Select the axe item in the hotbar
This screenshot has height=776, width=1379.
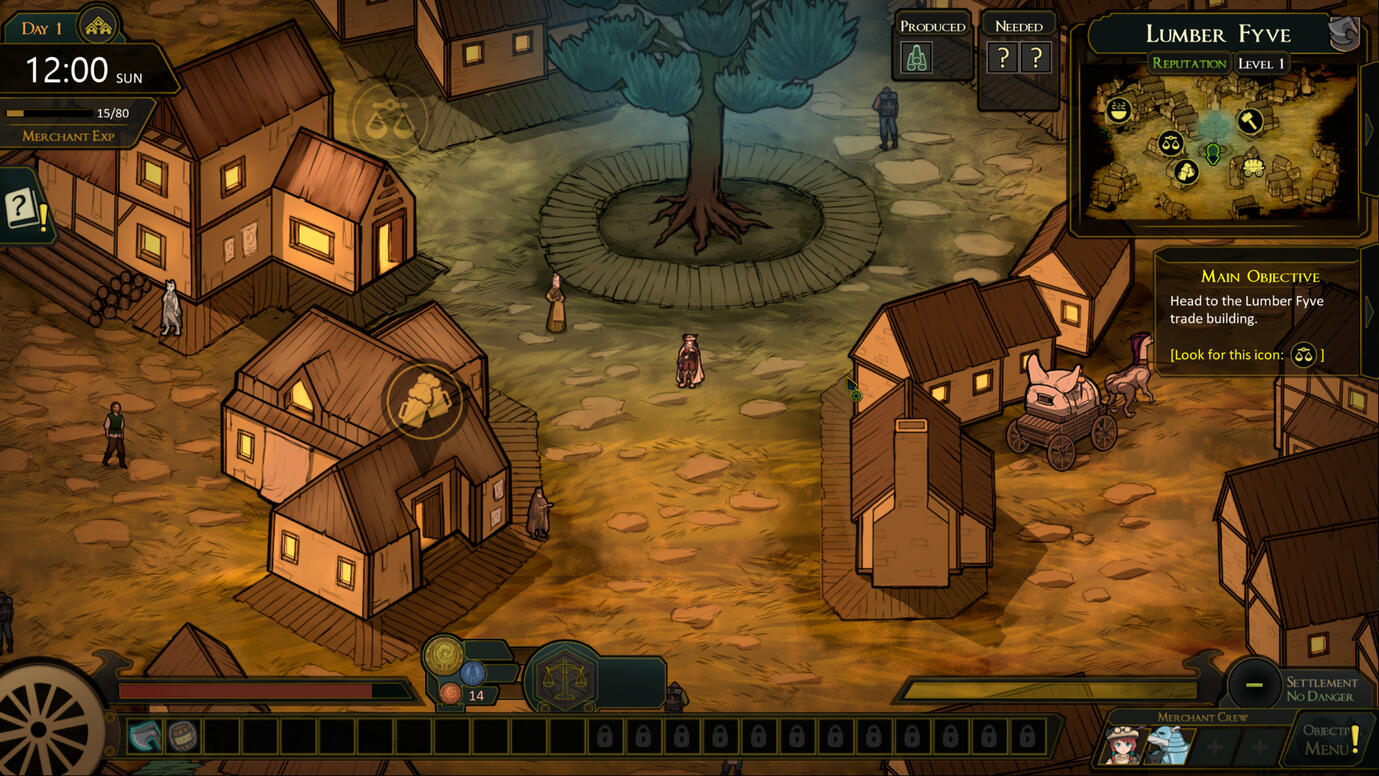tap(145, 737)
